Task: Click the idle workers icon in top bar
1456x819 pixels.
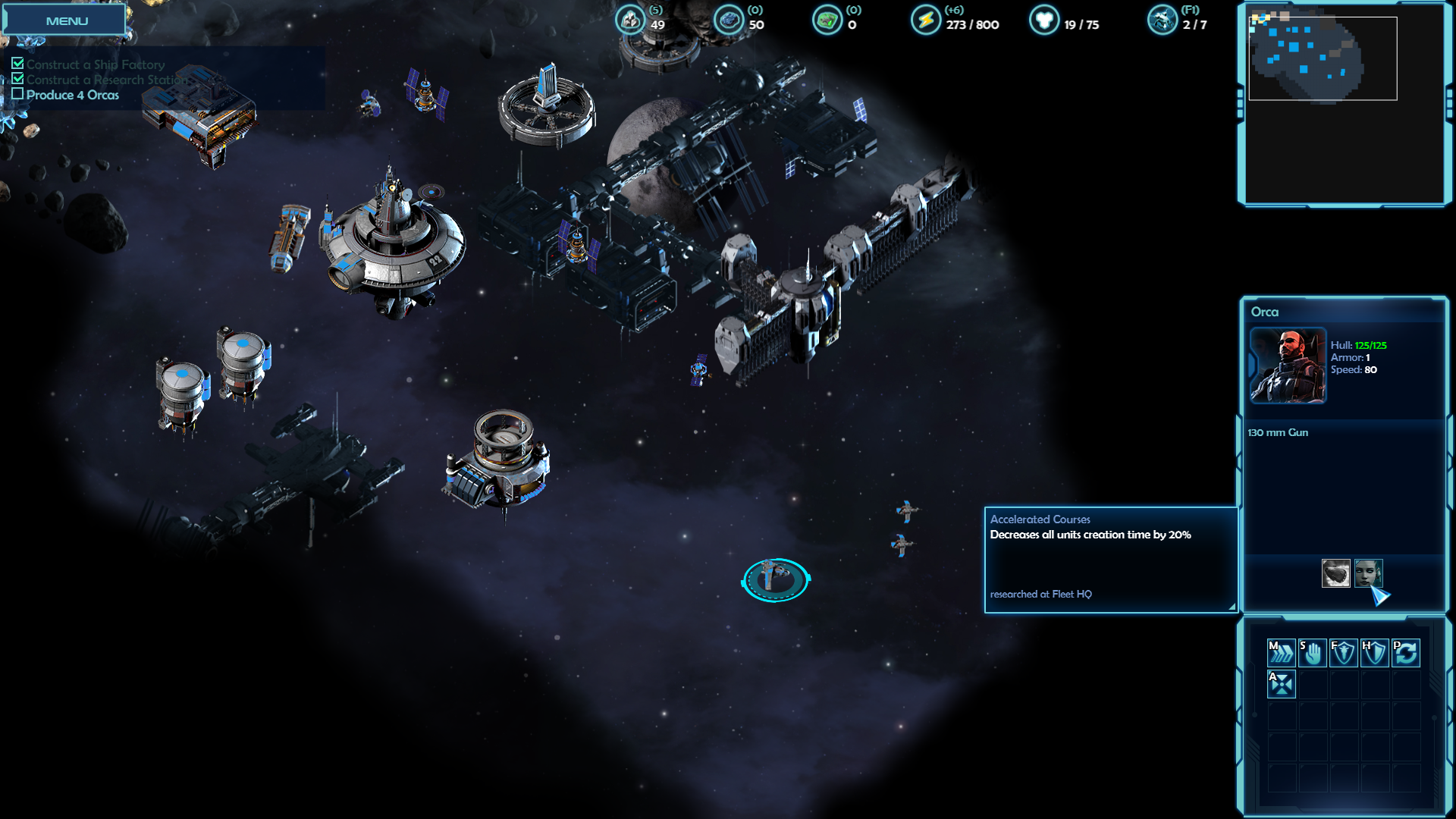Action: point(1162,20)
